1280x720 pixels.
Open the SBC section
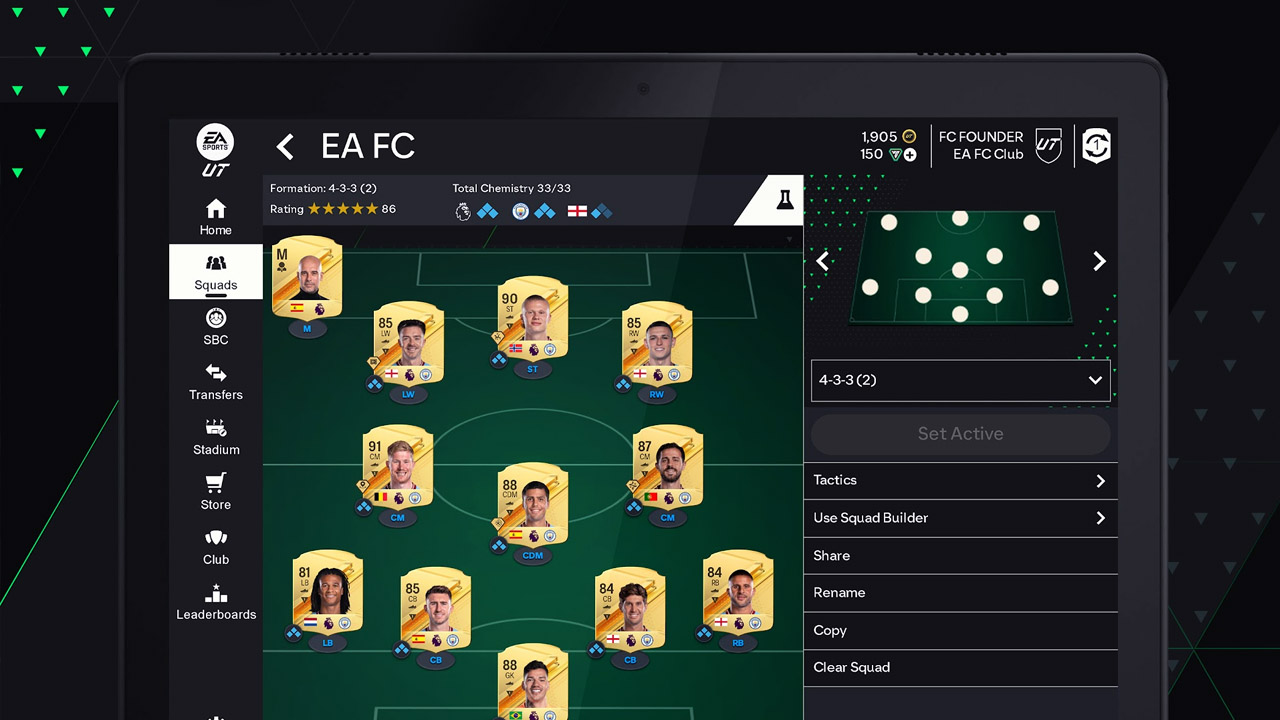[216, 327]
